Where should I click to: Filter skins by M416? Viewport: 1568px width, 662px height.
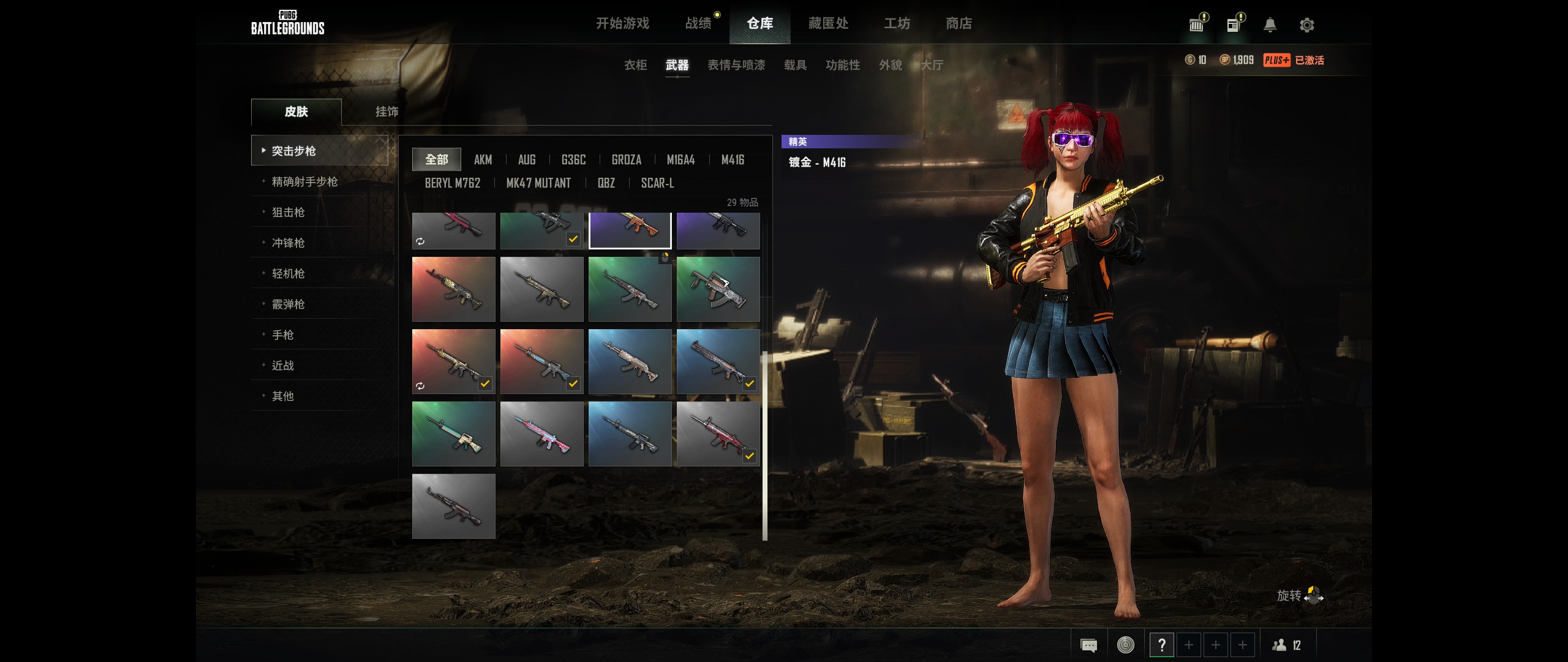click(x=733, y=160)
